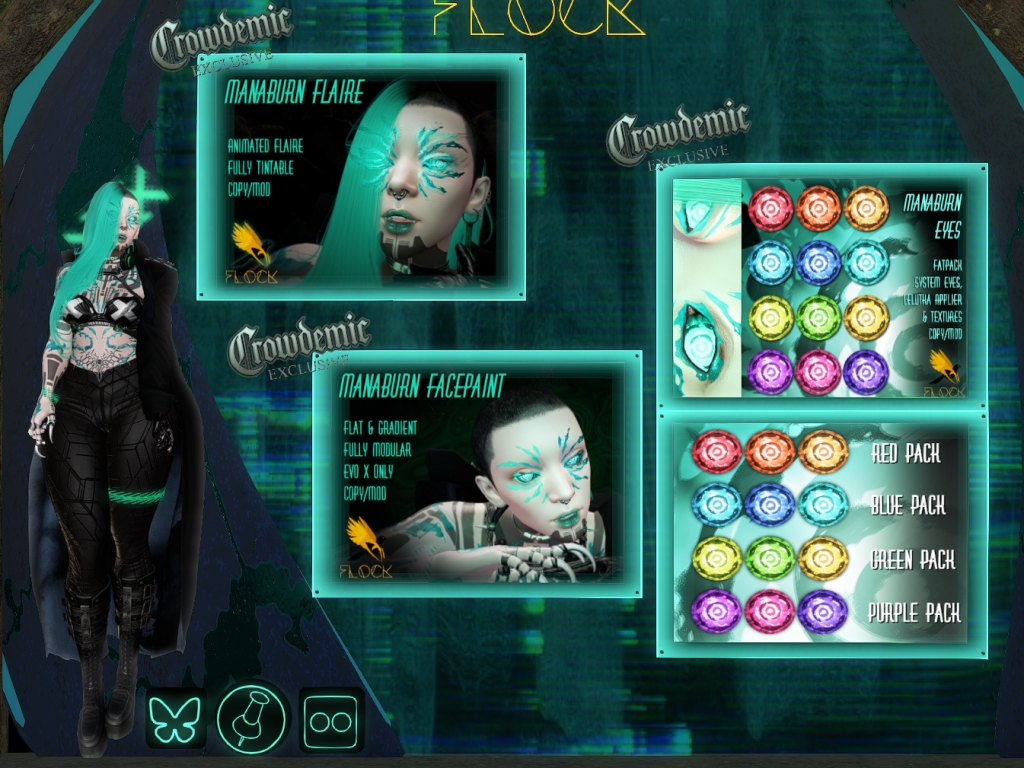
Task: Open the eye color packs panel
Action: tap(821, 532)
